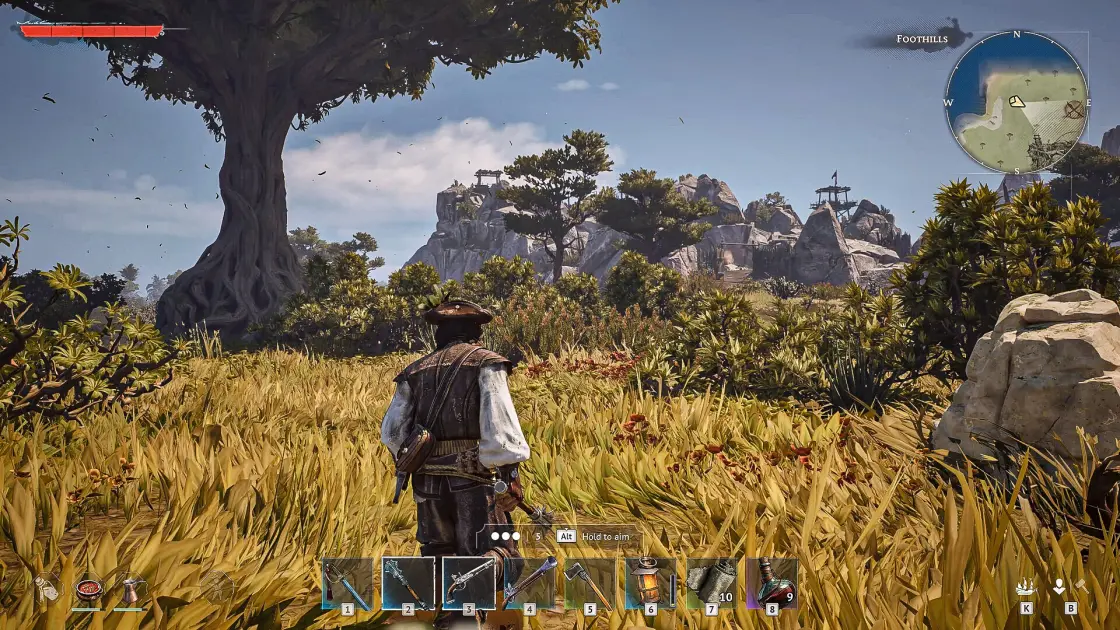Select the flintlock pistol hotbar slot
Image resolution: width=1120 pixels, height=630 pixels.
click(x=469, y=583)
